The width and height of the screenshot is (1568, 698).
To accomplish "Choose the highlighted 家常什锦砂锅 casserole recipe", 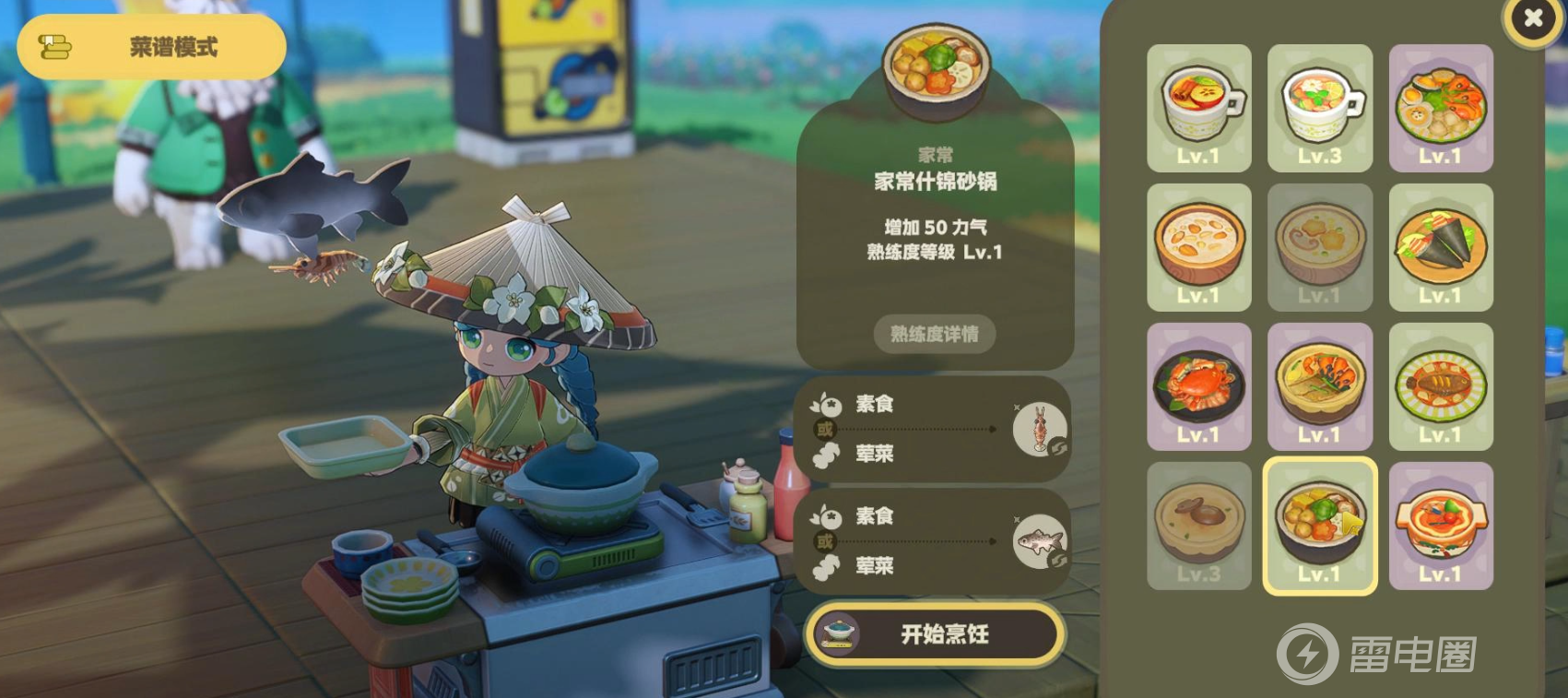I will click(x=1320, y=526).
